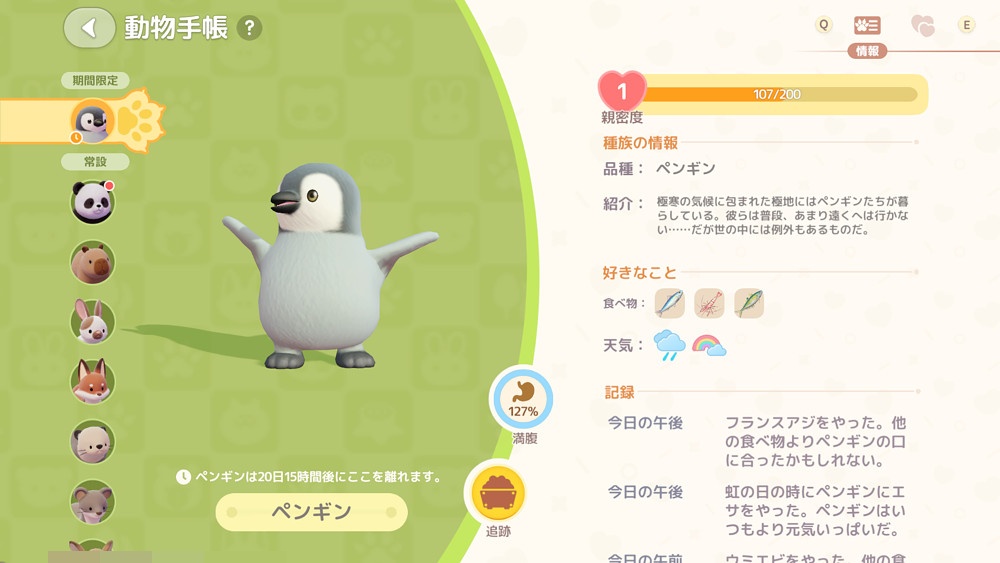Viewport: 1000px width, 563px height.
Task: Select the gray mouse portrait
Action: pyautogui.click(x=93, y=501)
